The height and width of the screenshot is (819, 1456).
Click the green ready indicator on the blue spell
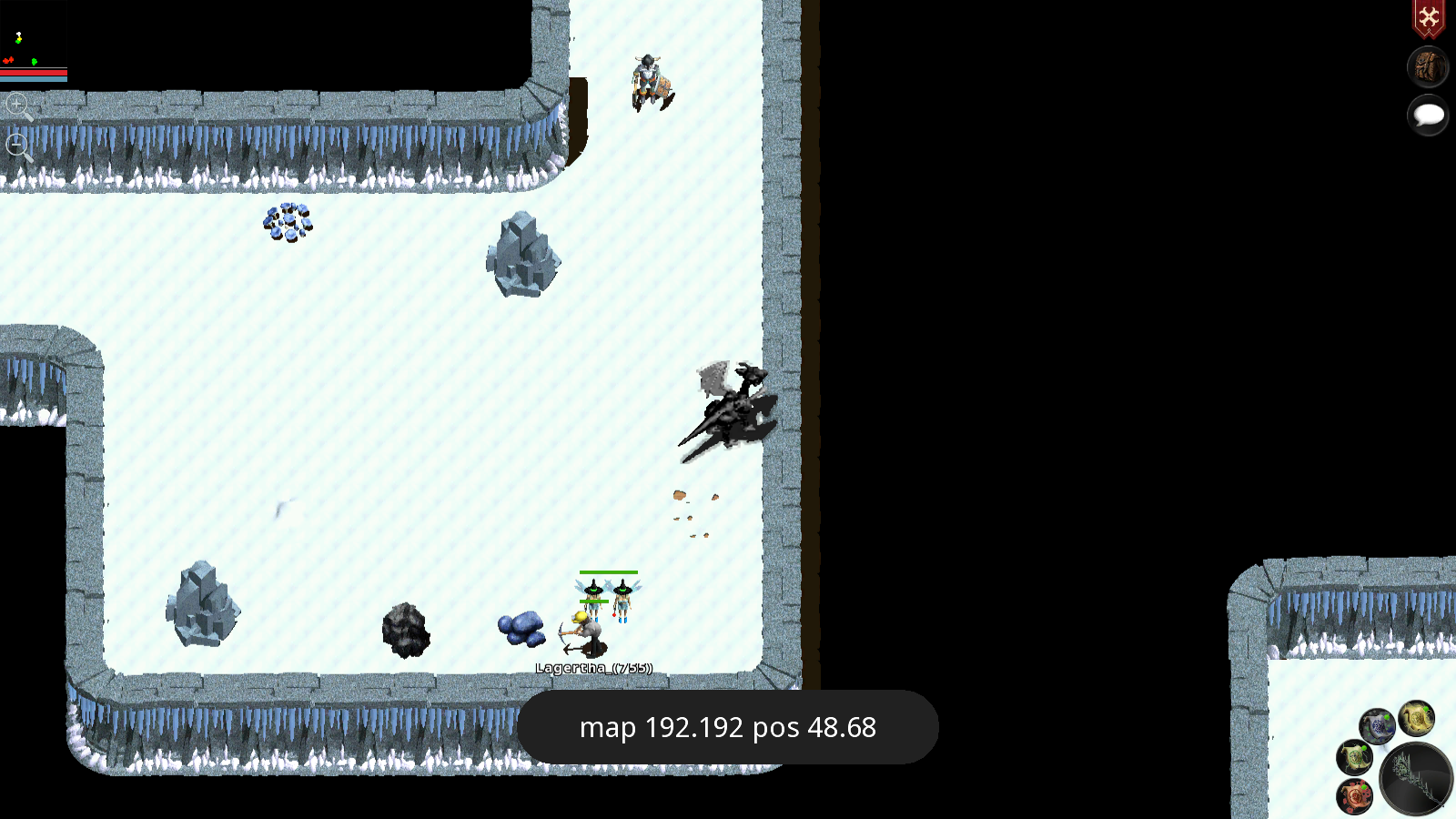click(x=1387, y=717)
